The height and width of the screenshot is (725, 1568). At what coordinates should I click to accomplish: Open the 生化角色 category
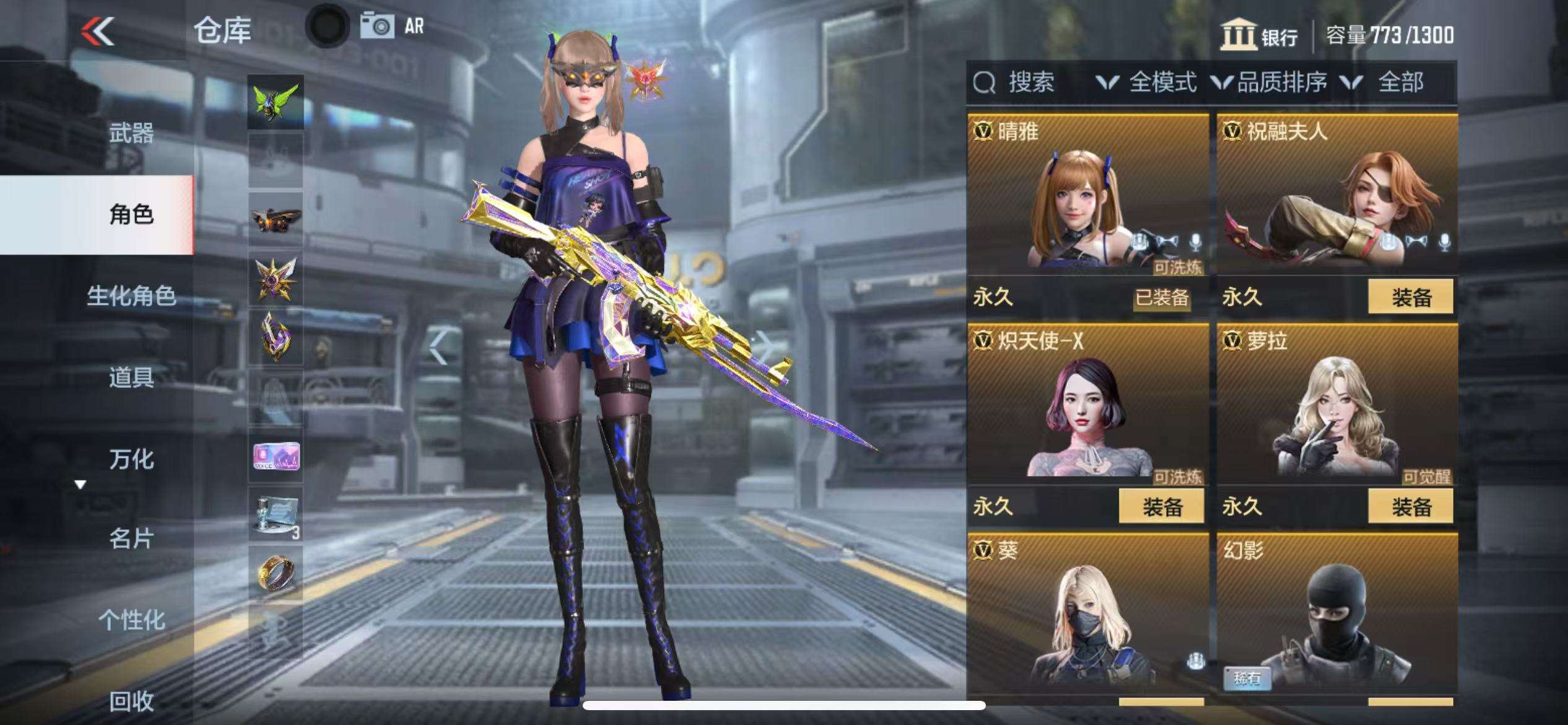tap(131, 296)
